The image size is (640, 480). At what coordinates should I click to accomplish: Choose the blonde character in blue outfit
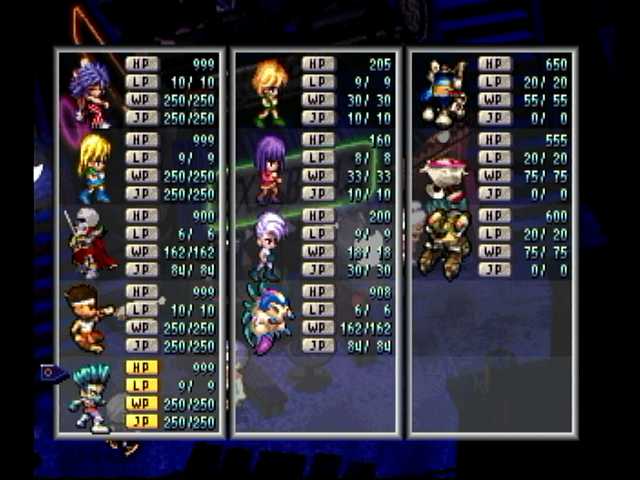pyautogui.click(x=94, y=167)
